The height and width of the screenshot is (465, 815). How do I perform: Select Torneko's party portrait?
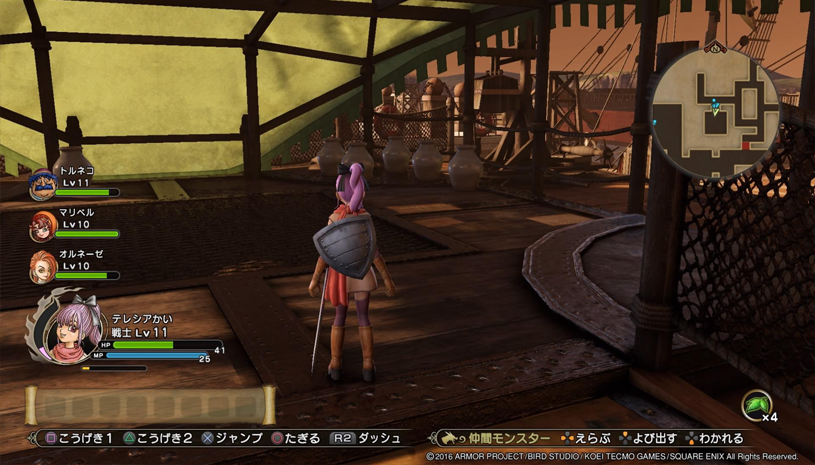(x=43, y=182)
